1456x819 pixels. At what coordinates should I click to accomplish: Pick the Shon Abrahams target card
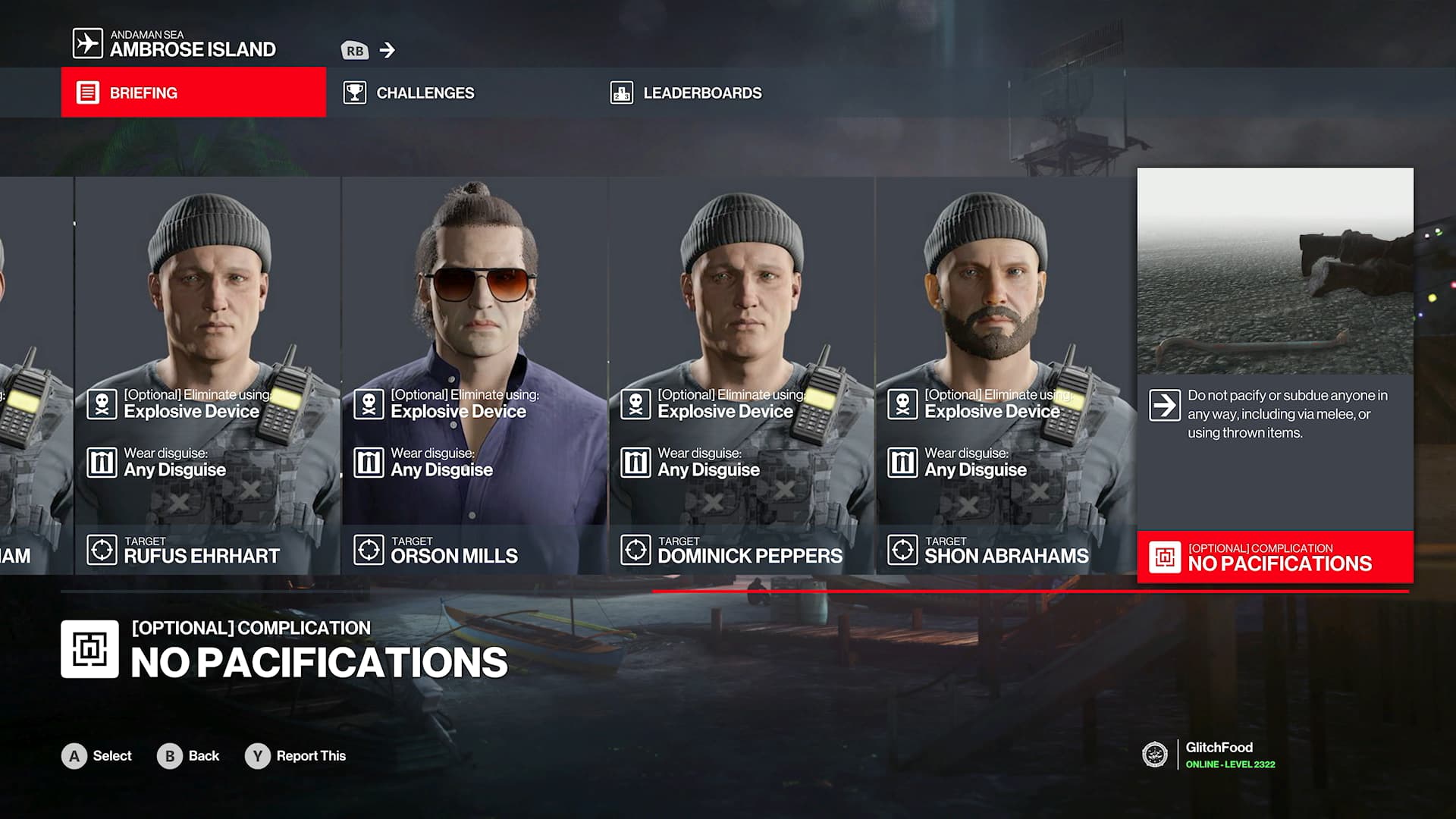(1006, 375)
